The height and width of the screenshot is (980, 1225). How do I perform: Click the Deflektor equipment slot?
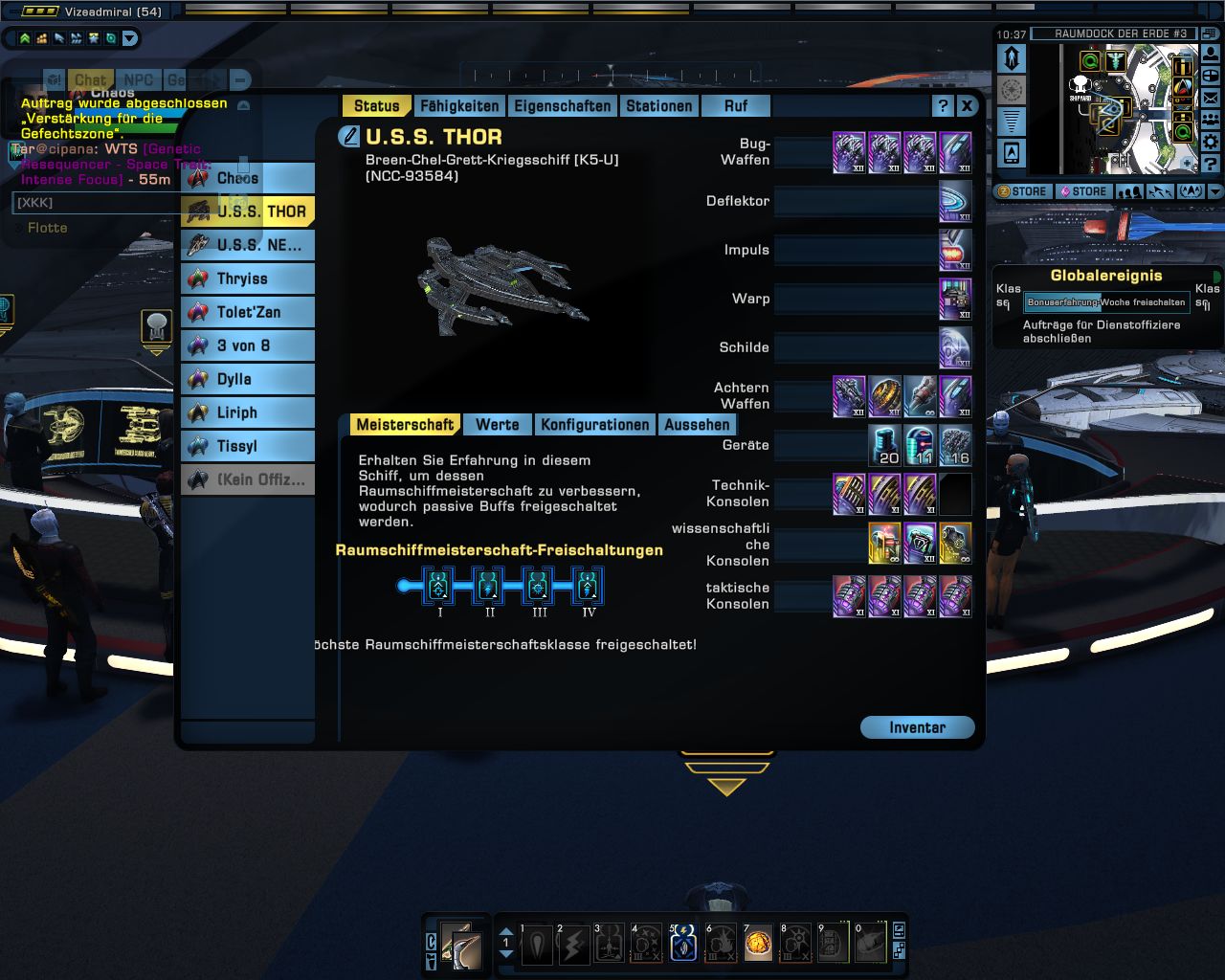click(955, 201)
